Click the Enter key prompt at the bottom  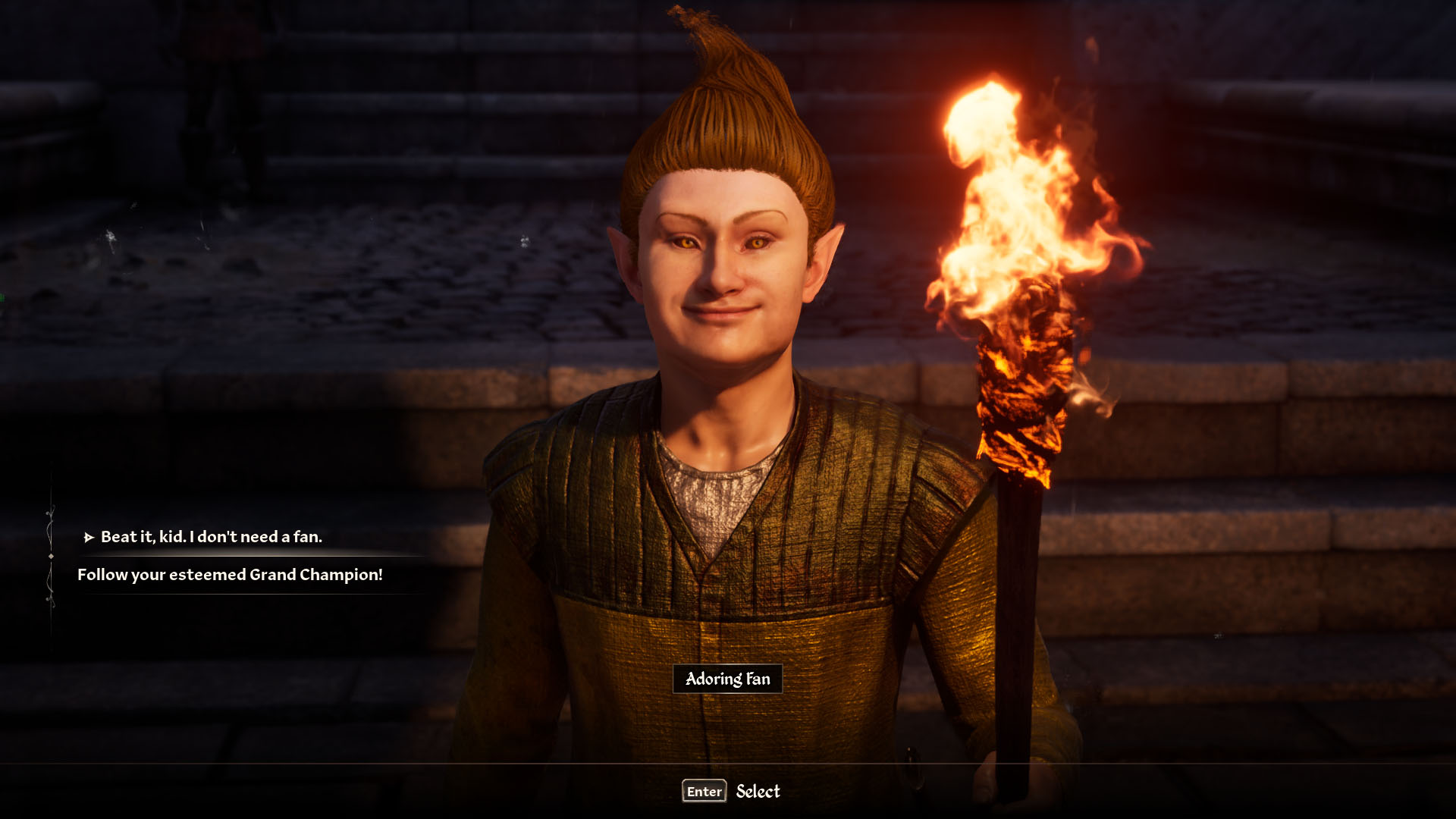coord(703,792)
